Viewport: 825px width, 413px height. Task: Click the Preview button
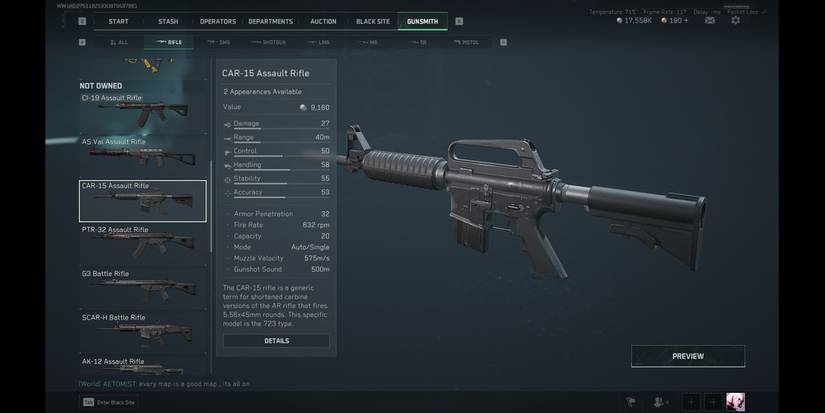[687, 356]
